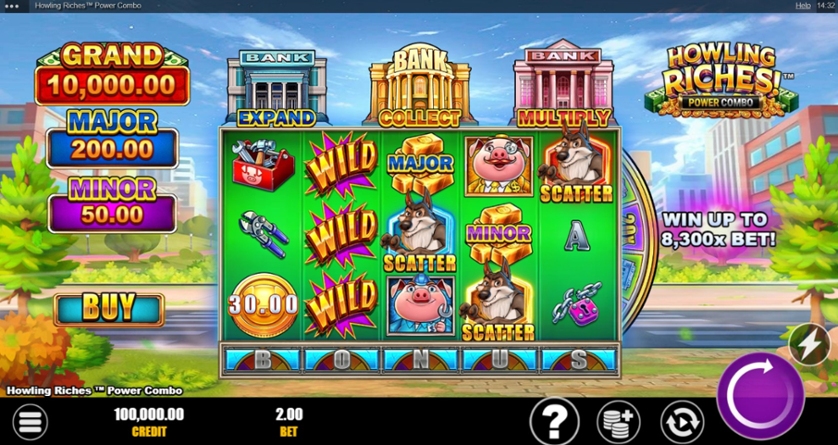Viewport: 838px width, 445px height.
Task: Open the question mark paytable info
Action: coord(554,421)
